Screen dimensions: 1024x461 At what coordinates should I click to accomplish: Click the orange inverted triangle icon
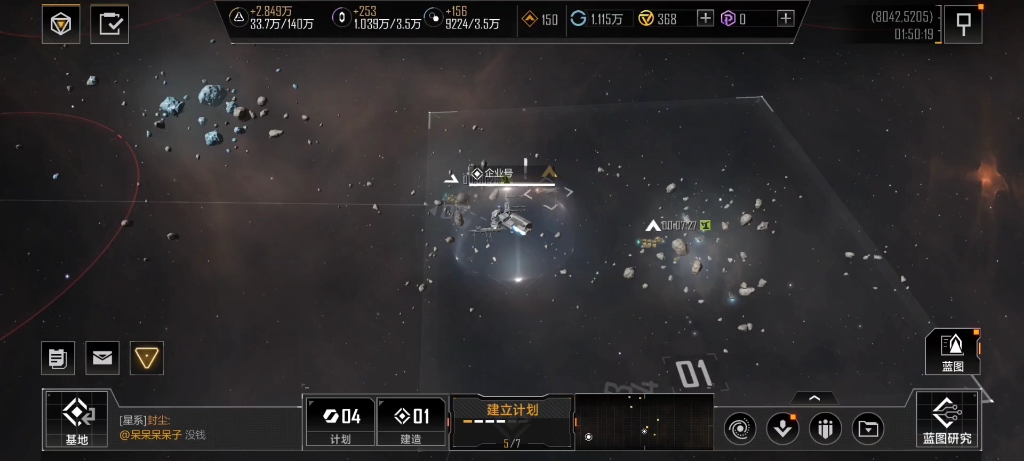pos(146,357)
